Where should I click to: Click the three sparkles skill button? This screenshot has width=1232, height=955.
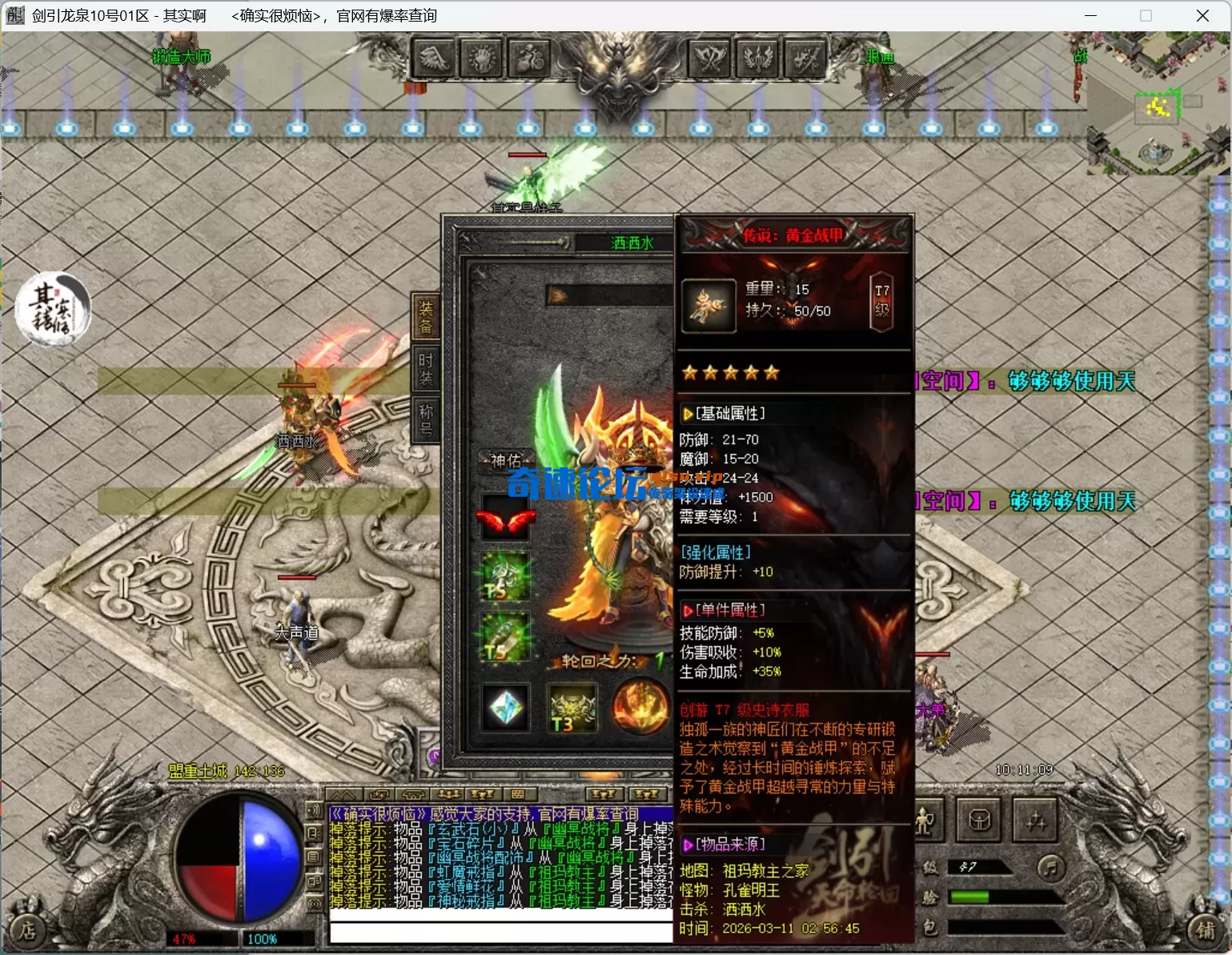[x=1036, y=821]
